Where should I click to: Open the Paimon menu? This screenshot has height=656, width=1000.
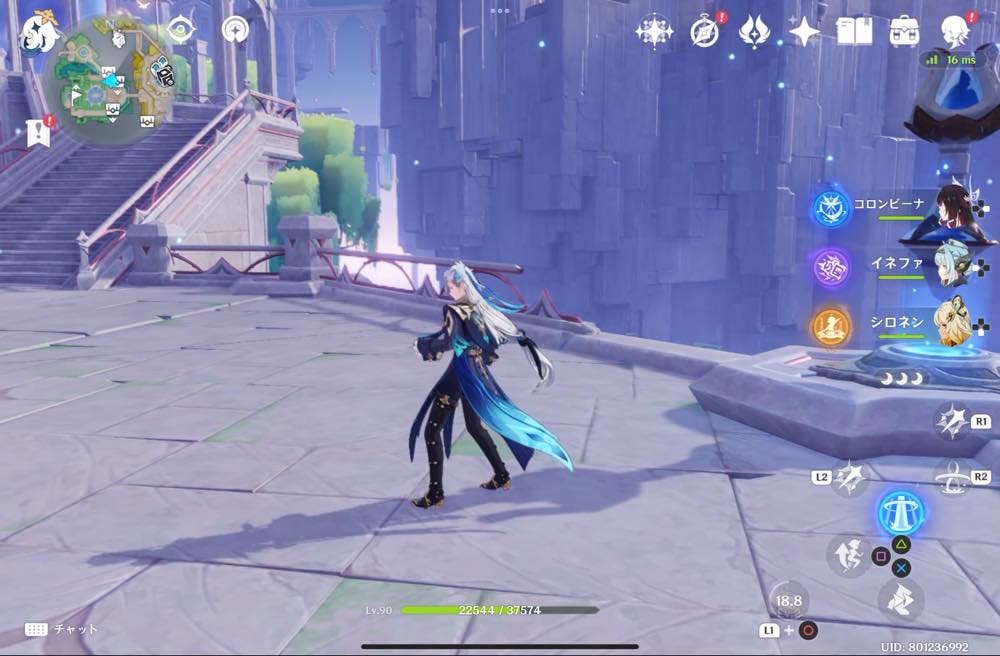(40, 32)
